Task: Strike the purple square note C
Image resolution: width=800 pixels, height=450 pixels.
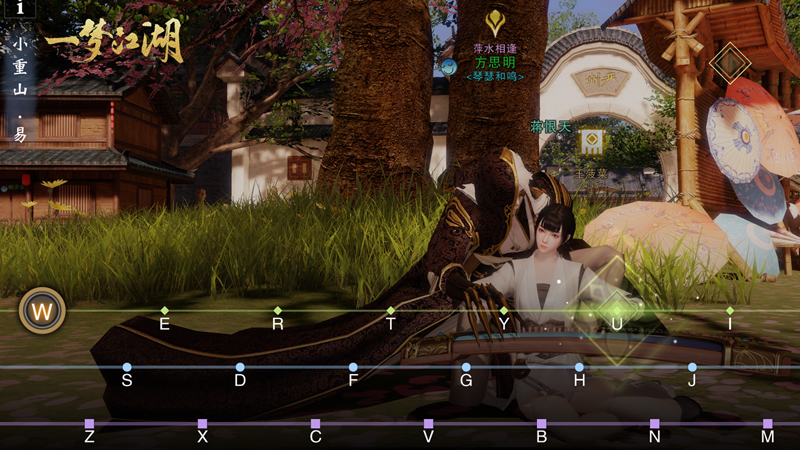Action: [x=315, y=424]
